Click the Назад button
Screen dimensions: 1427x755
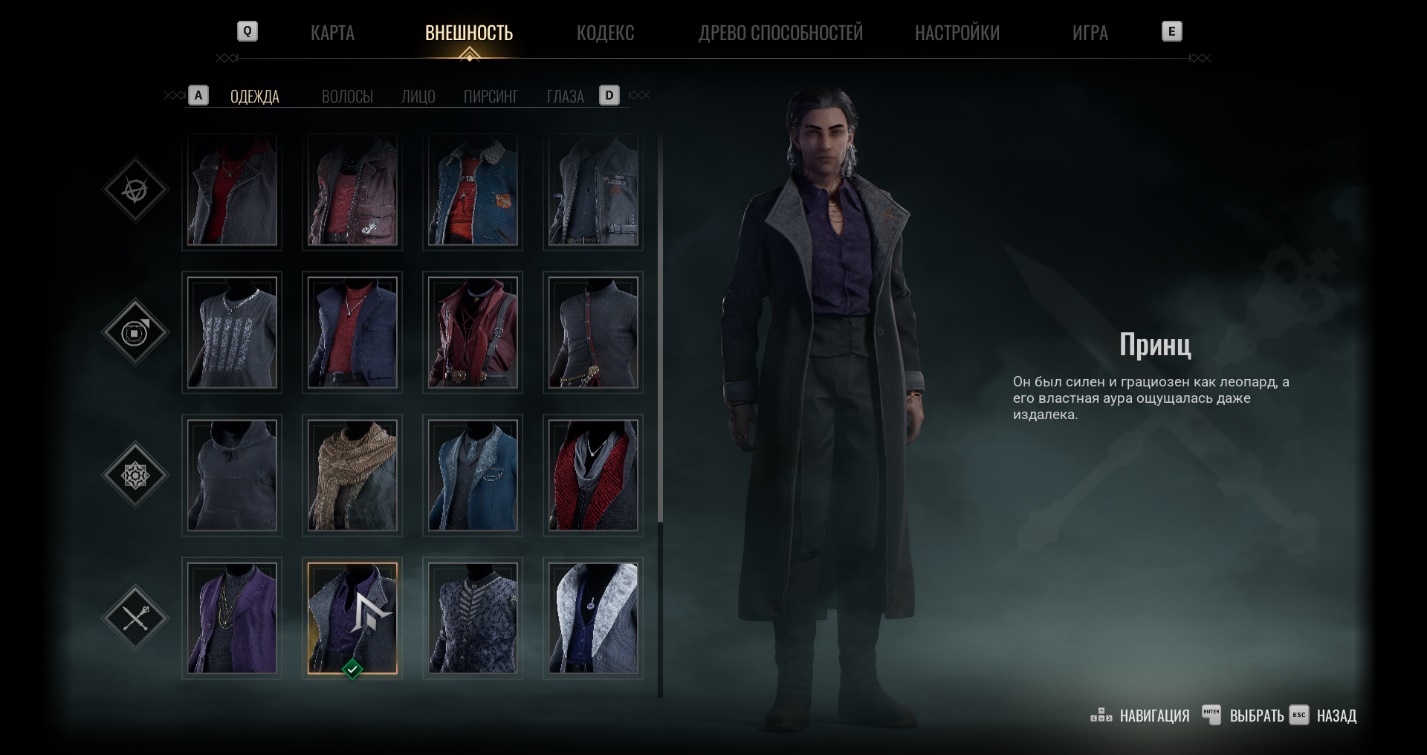(x=1336, y=716)
